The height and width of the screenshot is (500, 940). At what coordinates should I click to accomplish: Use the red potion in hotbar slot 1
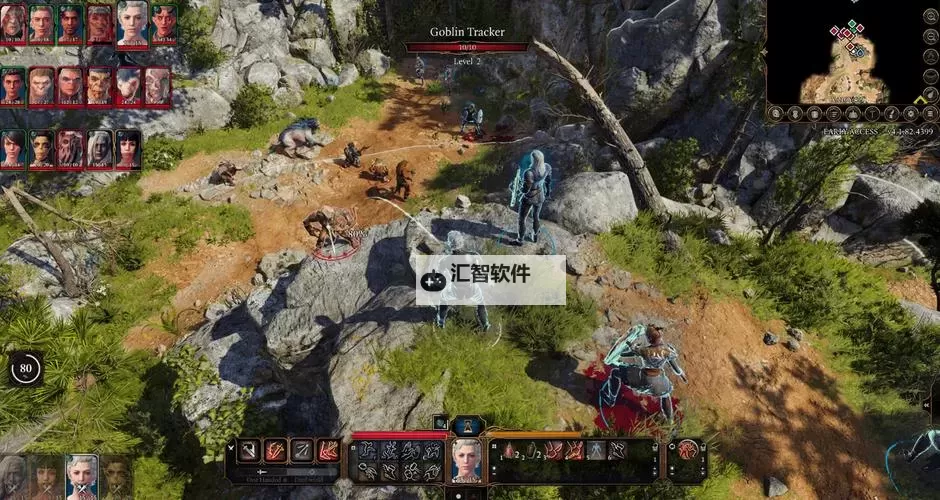tap(508, 451)
